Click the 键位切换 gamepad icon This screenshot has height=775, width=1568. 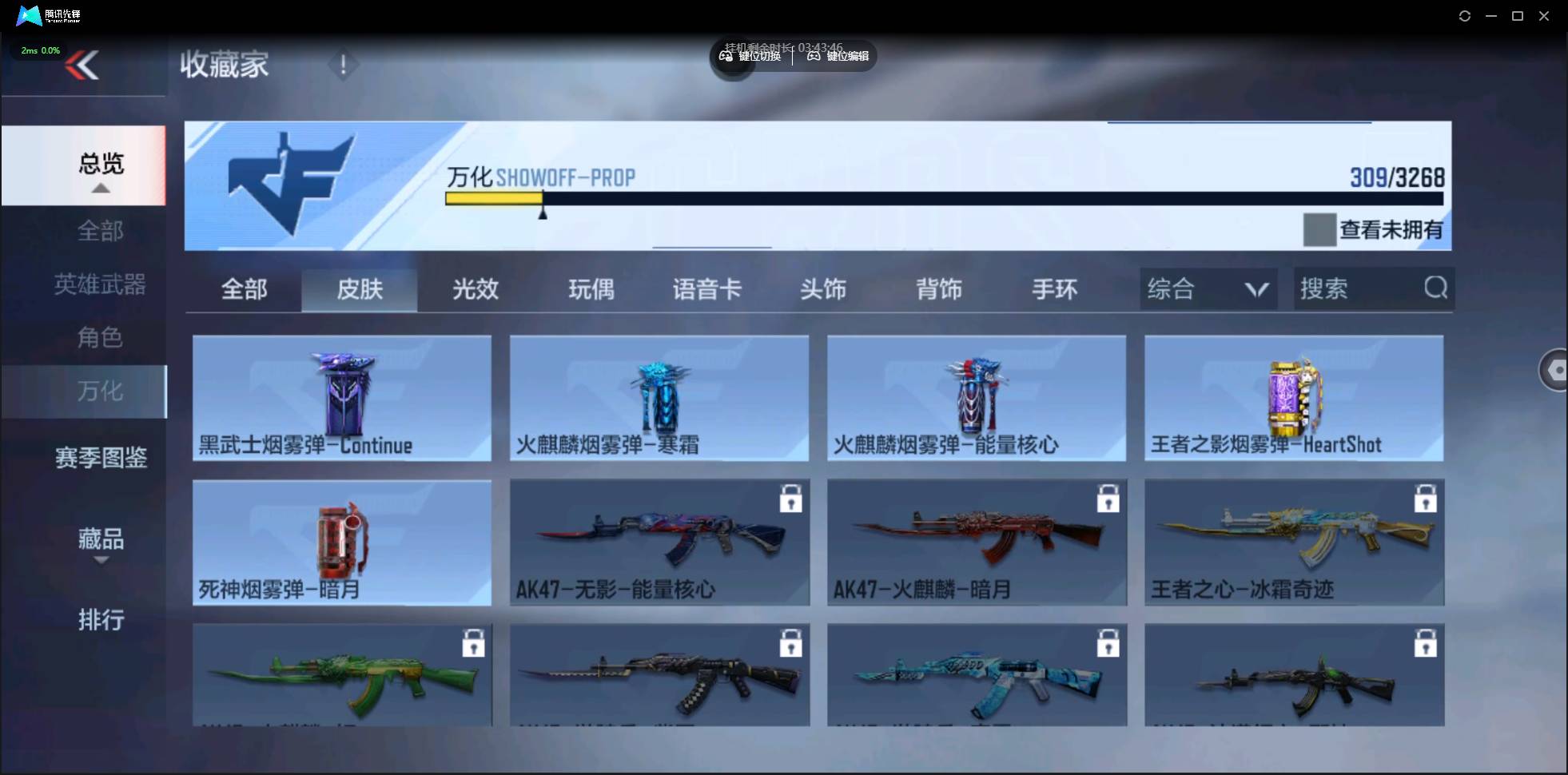[x=726, y=56]
